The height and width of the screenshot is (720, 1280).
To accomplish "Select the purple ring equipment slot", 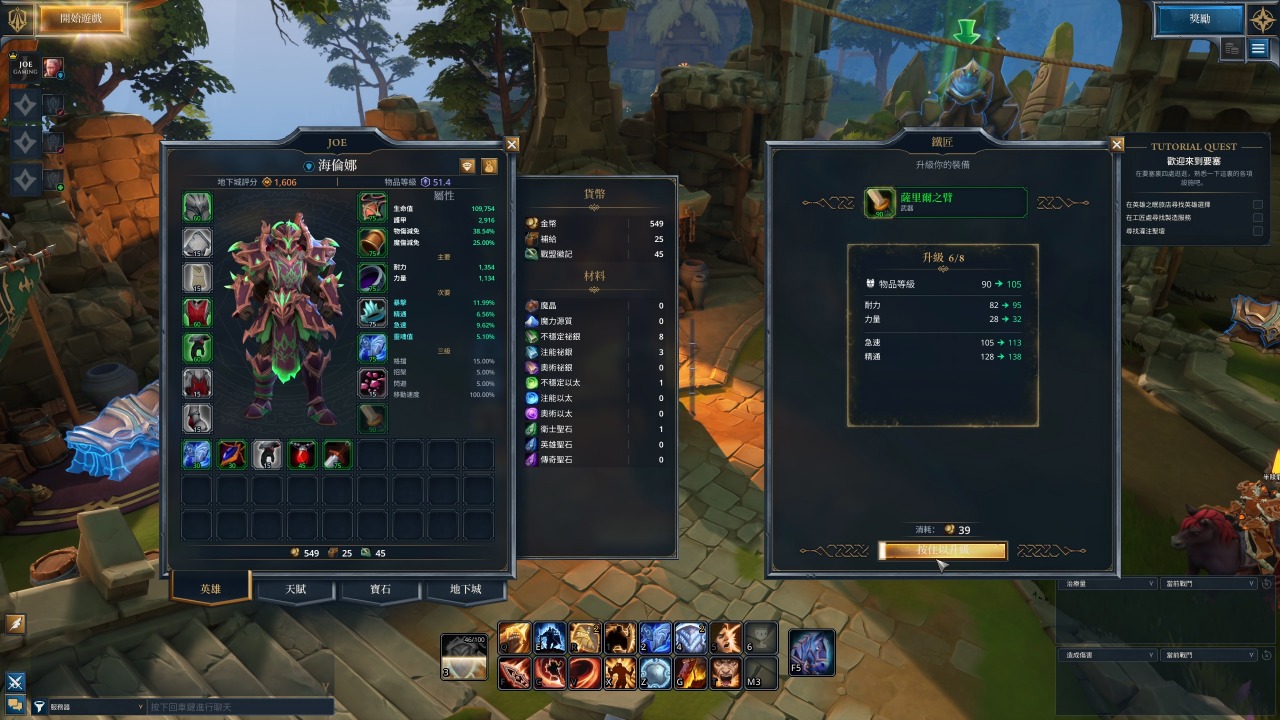I will [x=373, y=277].
